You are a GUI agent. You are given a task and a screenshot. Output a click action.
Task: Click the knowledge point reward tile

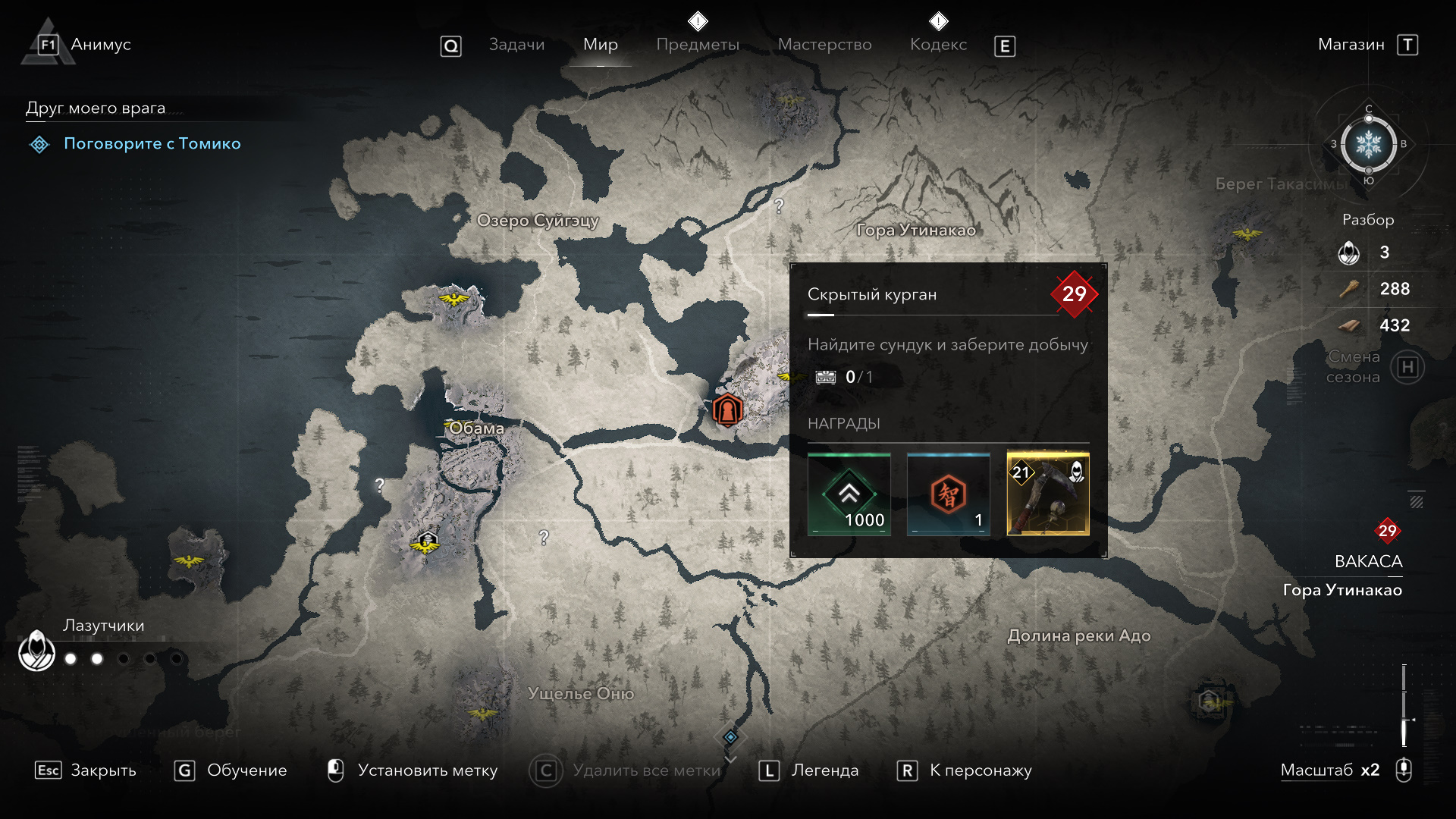(948, 494)
